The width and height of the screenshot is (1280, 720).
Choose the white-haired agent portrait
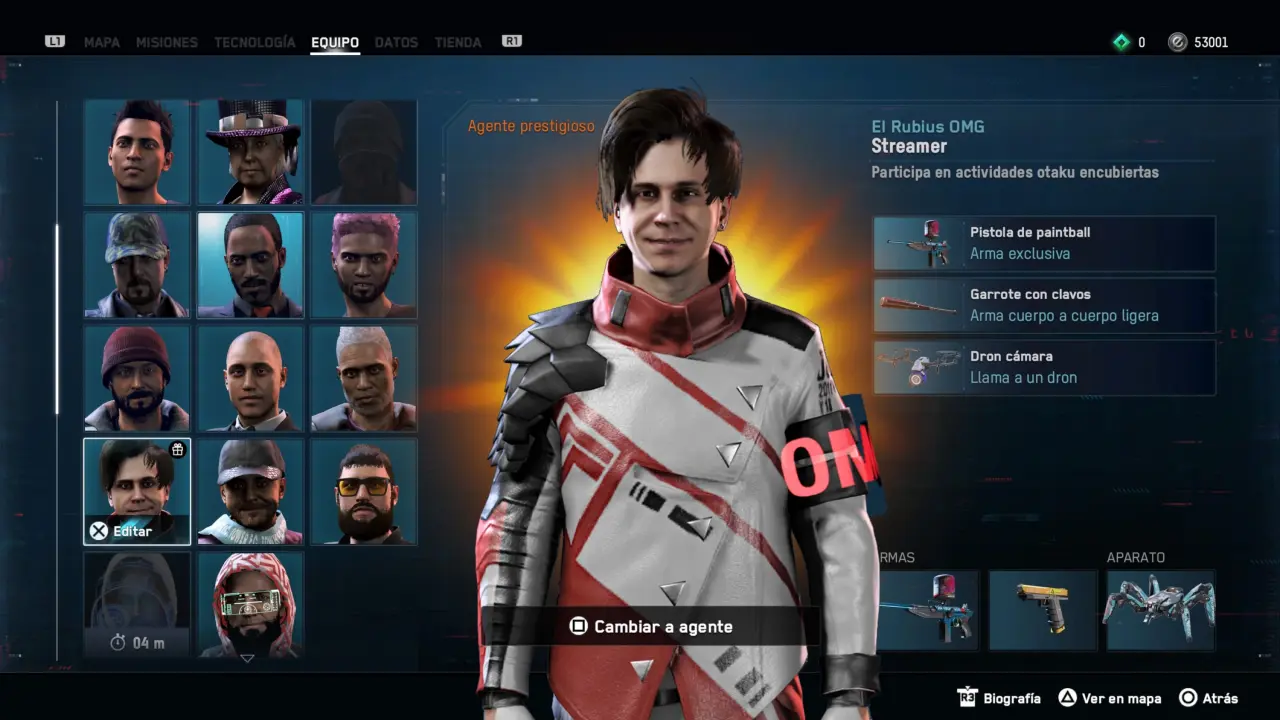pyautogui.click(x=364, y=378)
